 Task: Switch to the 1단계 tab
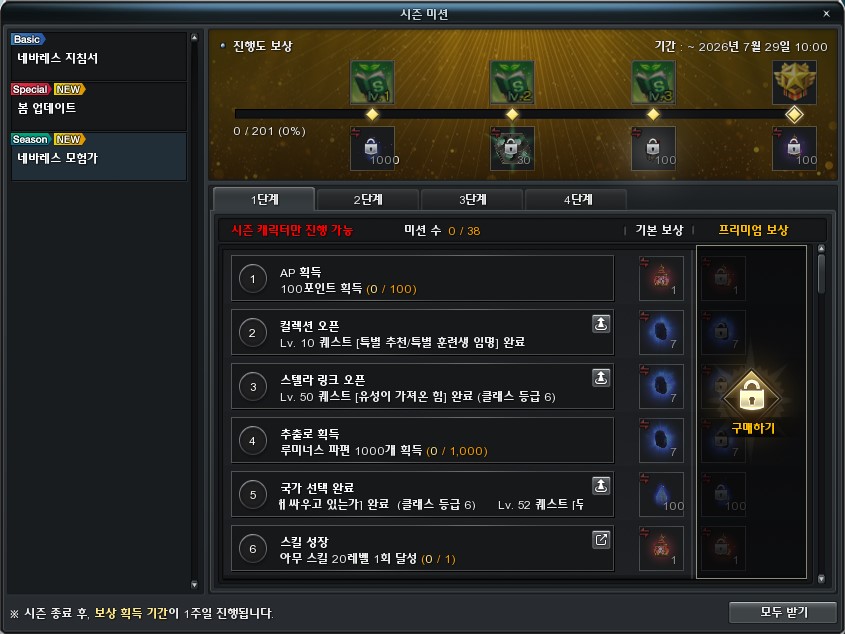(x=264, y=199)
